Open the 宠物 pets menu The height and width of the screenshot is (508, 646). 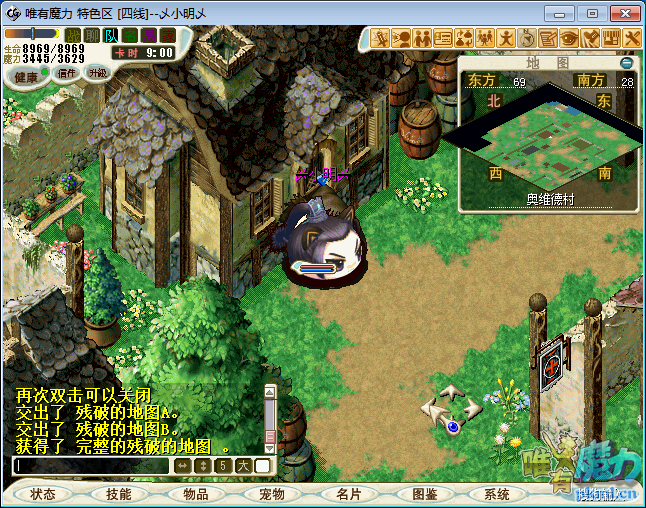point(272,494)
